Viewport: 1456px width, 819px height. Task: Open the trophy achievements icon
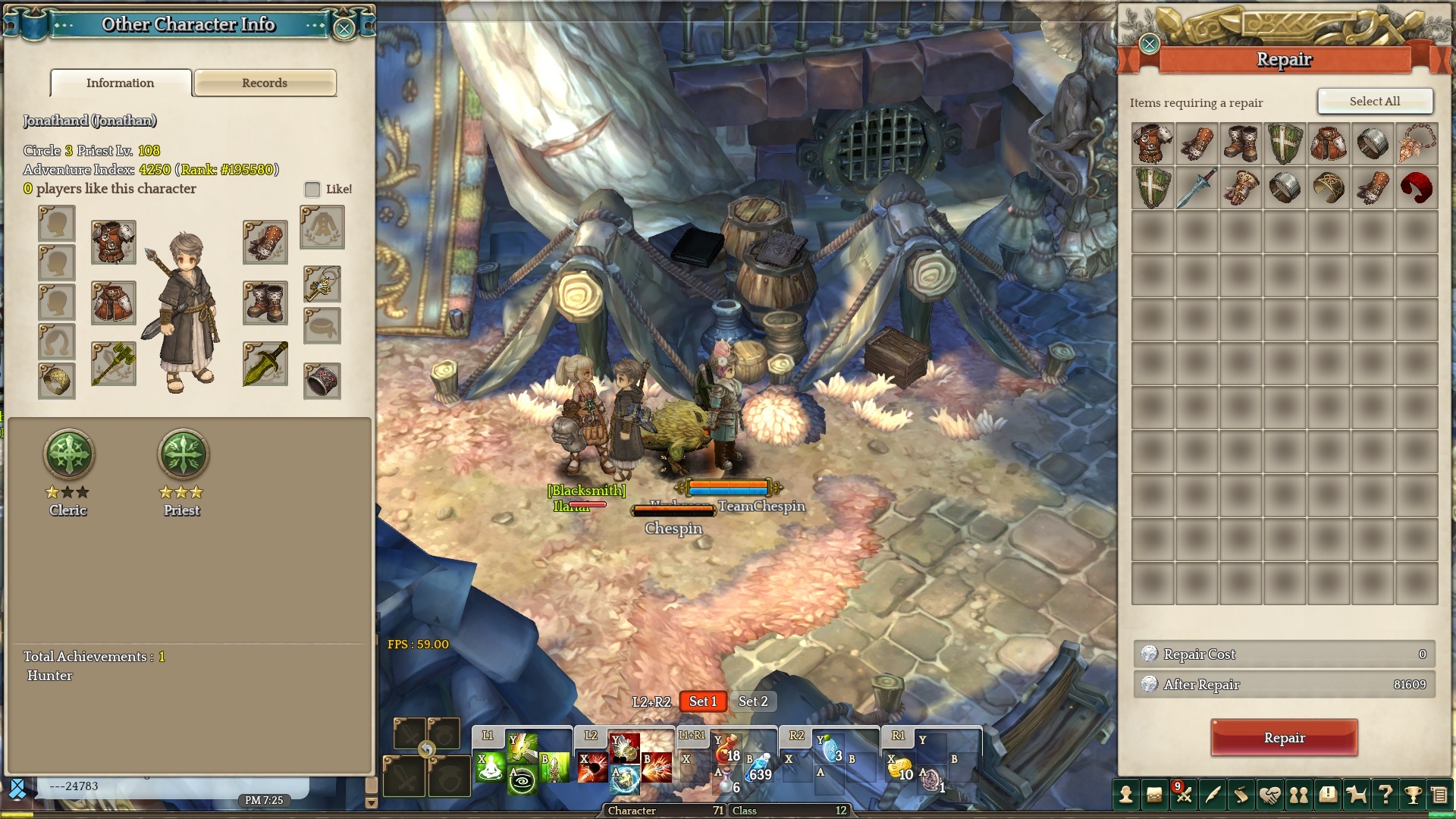(x=1413, y=795)
